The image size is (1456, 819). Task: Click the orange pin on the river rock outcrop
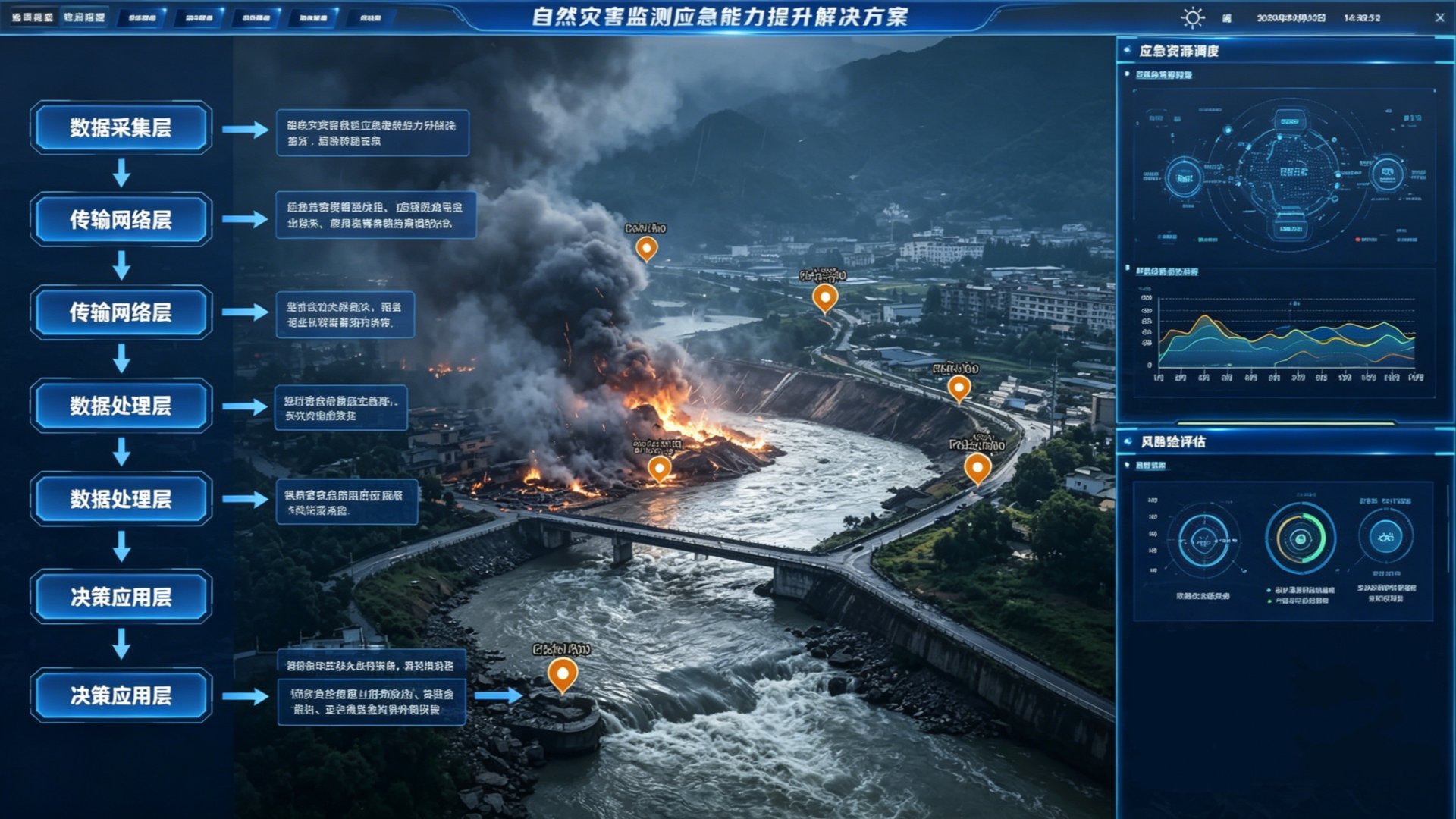pyautogui.click(x=562, y=673)
